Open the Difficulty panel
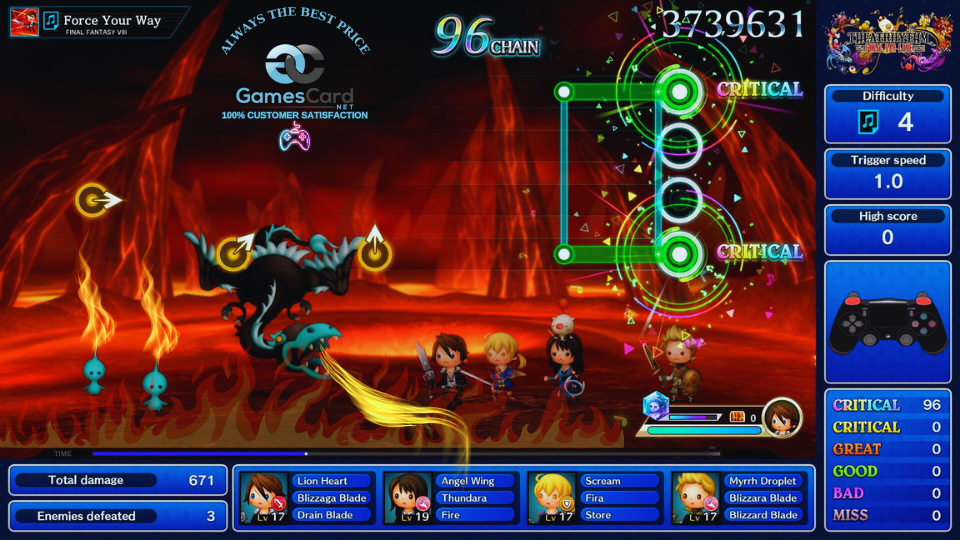The width and height of the screenshot is (960, 540). click(x=887, y=113)
